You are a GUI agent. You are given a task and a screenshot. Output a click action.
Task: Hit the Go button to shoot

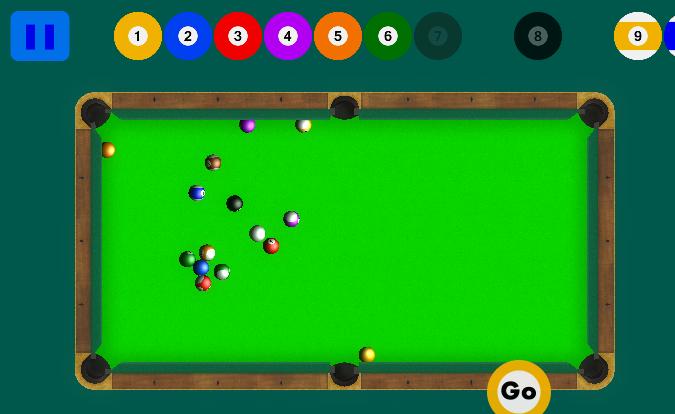pos(518,390)
